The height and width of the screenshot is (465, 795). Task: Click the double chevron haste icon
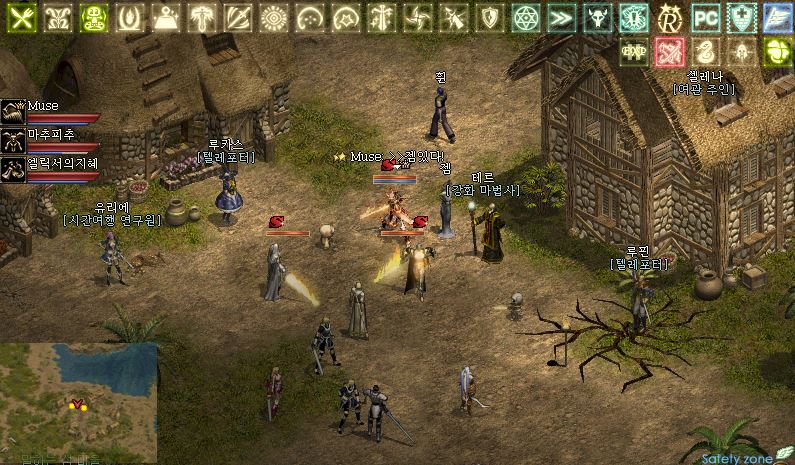point(562,18)
